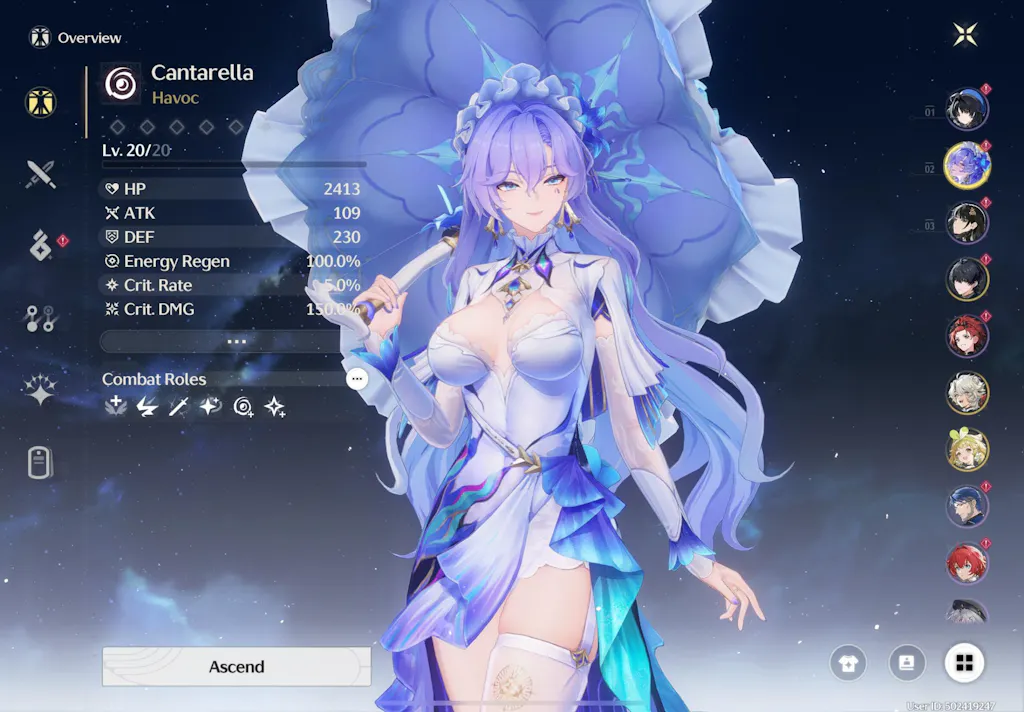Select the dog tag tab icon
Screen dimensions: 1024x712
pyautogui.click(x=41, y=463)
